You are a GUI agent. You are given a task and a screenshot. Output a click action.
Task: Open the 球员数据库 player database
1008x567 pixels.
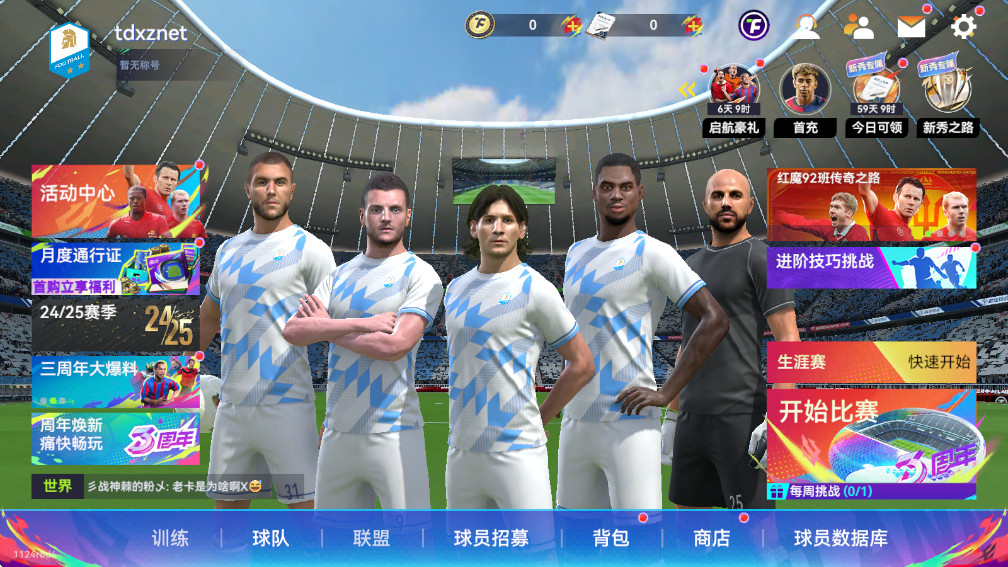coord(841,538)
